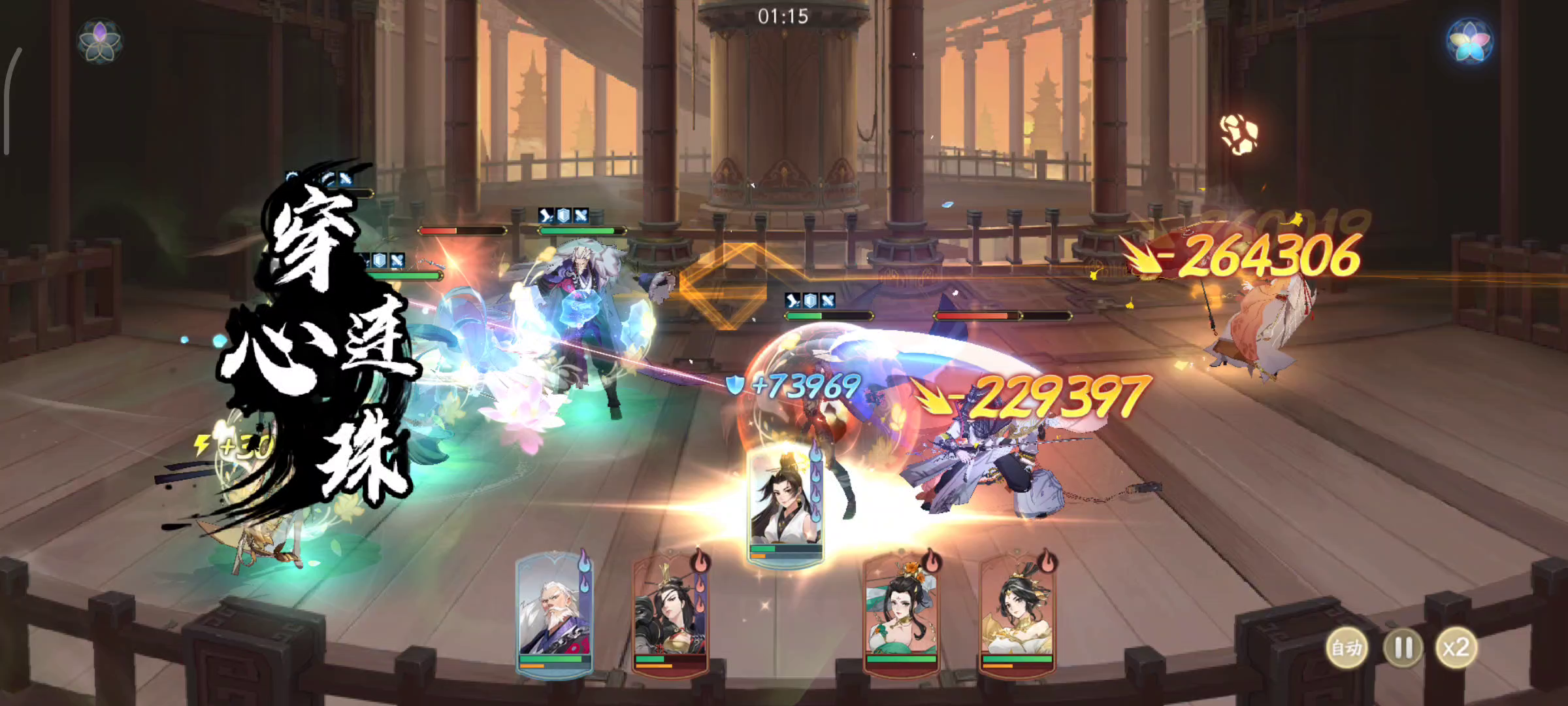Activate the raised white-robed swordswoman card

(x=785, y=507)
